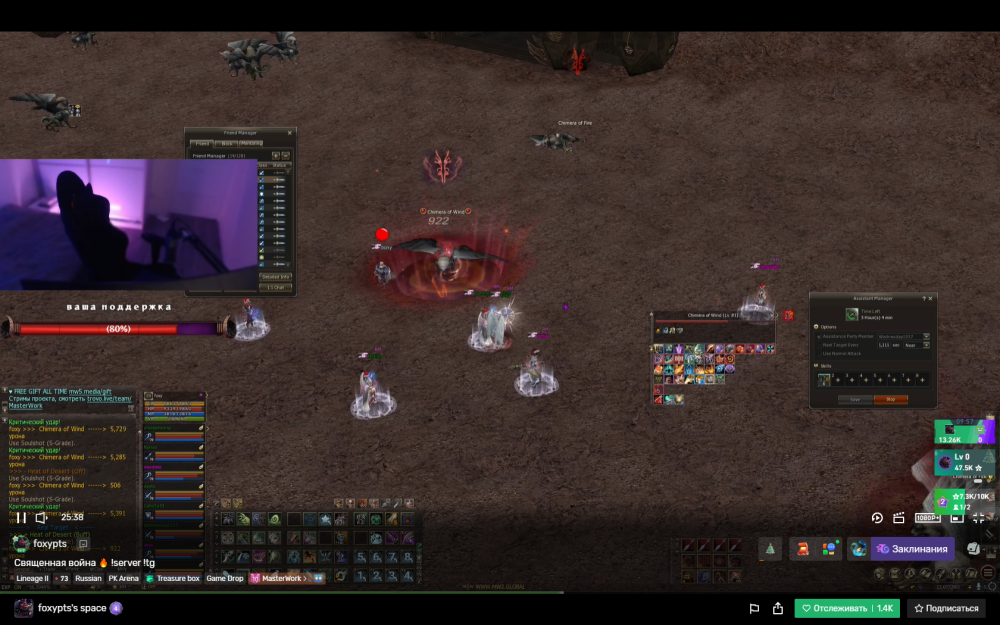1000x625 pixels.
Task: Enable the Use Normal Attack option
Action: 819,354
